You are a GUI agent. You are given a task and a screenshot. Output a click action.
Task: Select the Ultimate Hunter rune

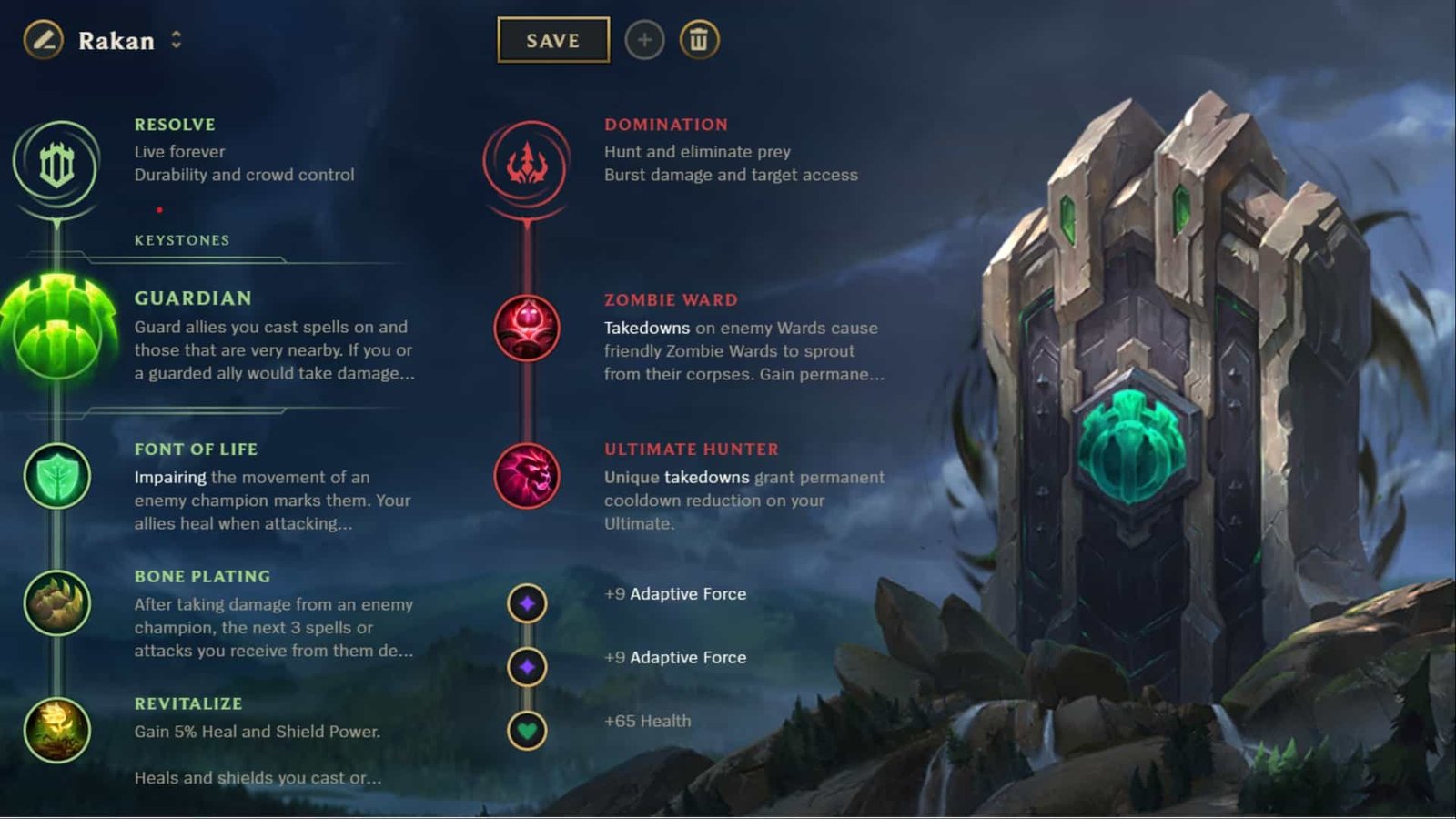click(x=528, y=476)
